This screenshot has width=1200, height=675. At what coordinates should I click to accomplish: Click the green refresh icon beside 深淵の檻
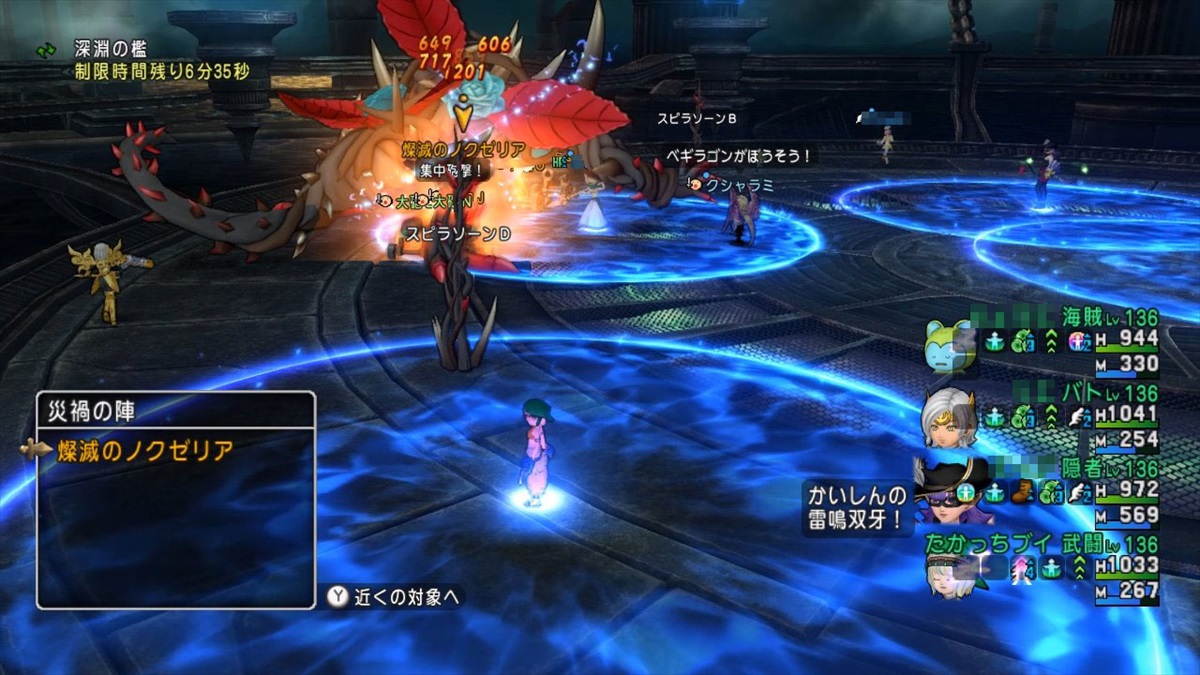(x=46, y=49)
